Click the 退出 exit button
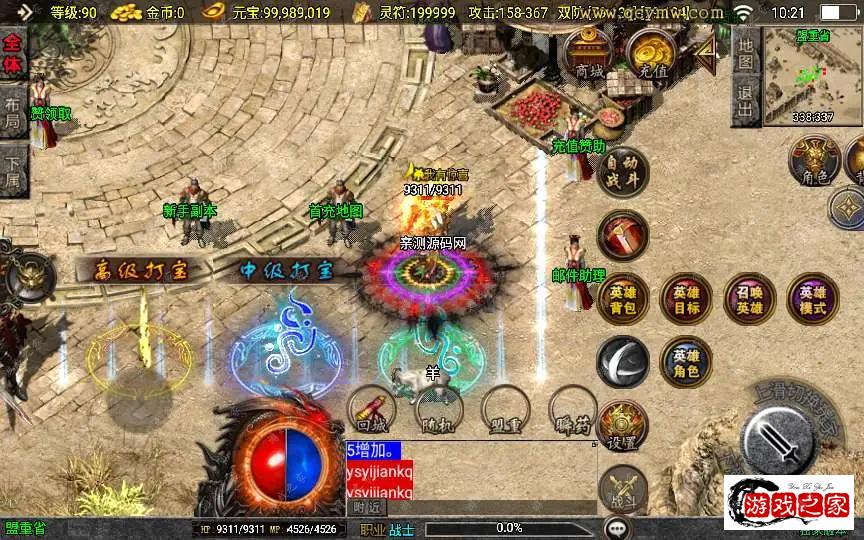The height and width of the screenshot is (540, 864). (x=744, y=100)
